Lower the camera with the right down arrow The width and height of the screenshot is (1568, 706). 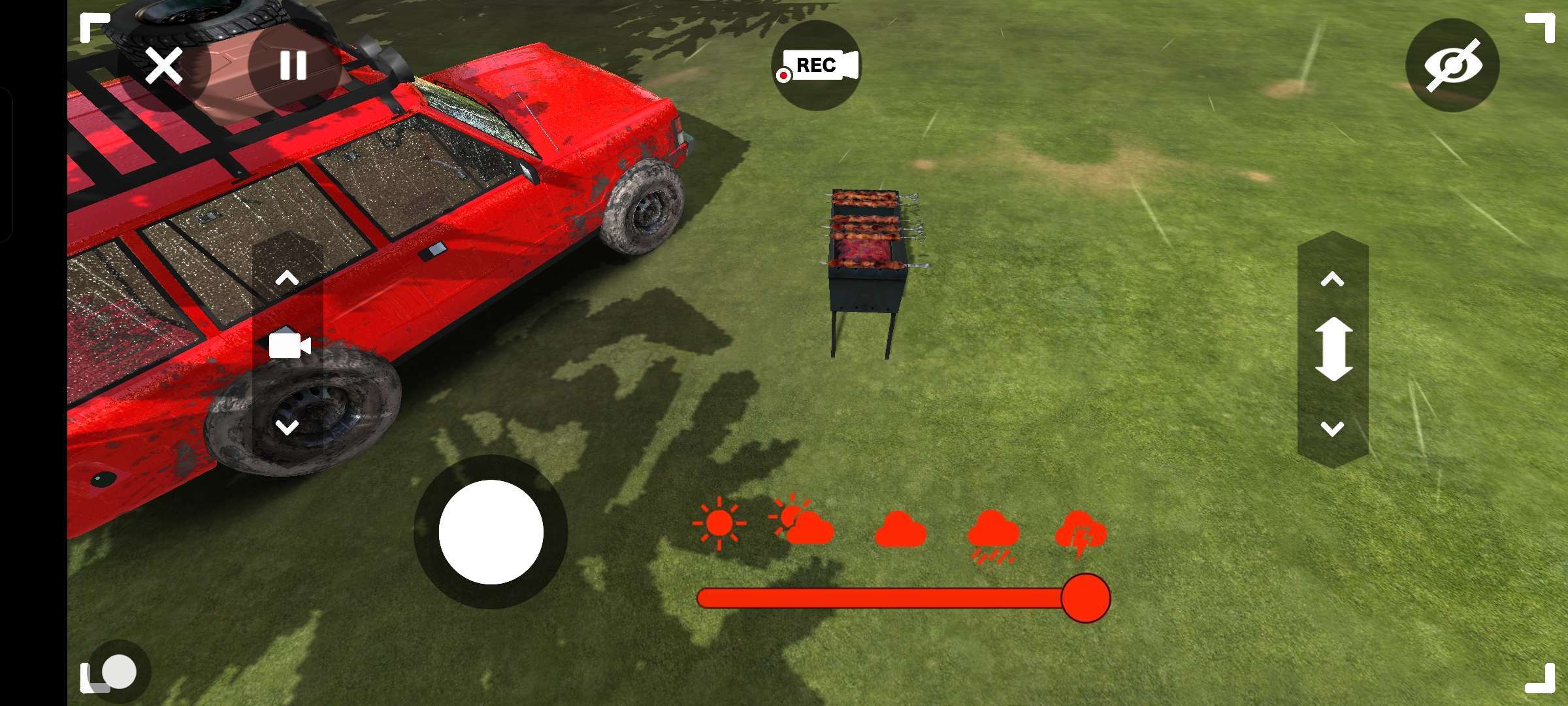pyautogui.click(x=1332, y=429)
